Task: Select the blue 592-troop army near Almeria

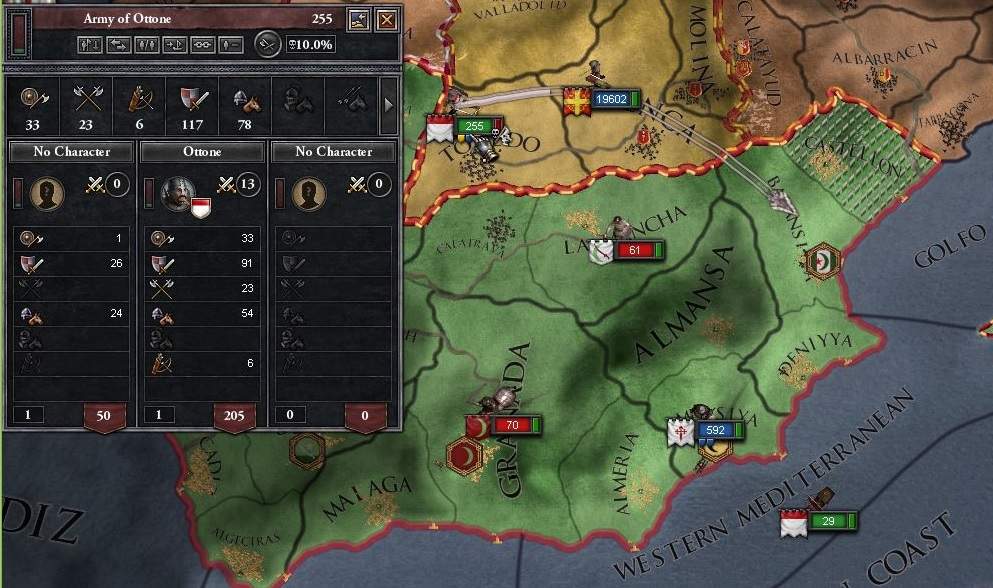Action: pos(714,431)
